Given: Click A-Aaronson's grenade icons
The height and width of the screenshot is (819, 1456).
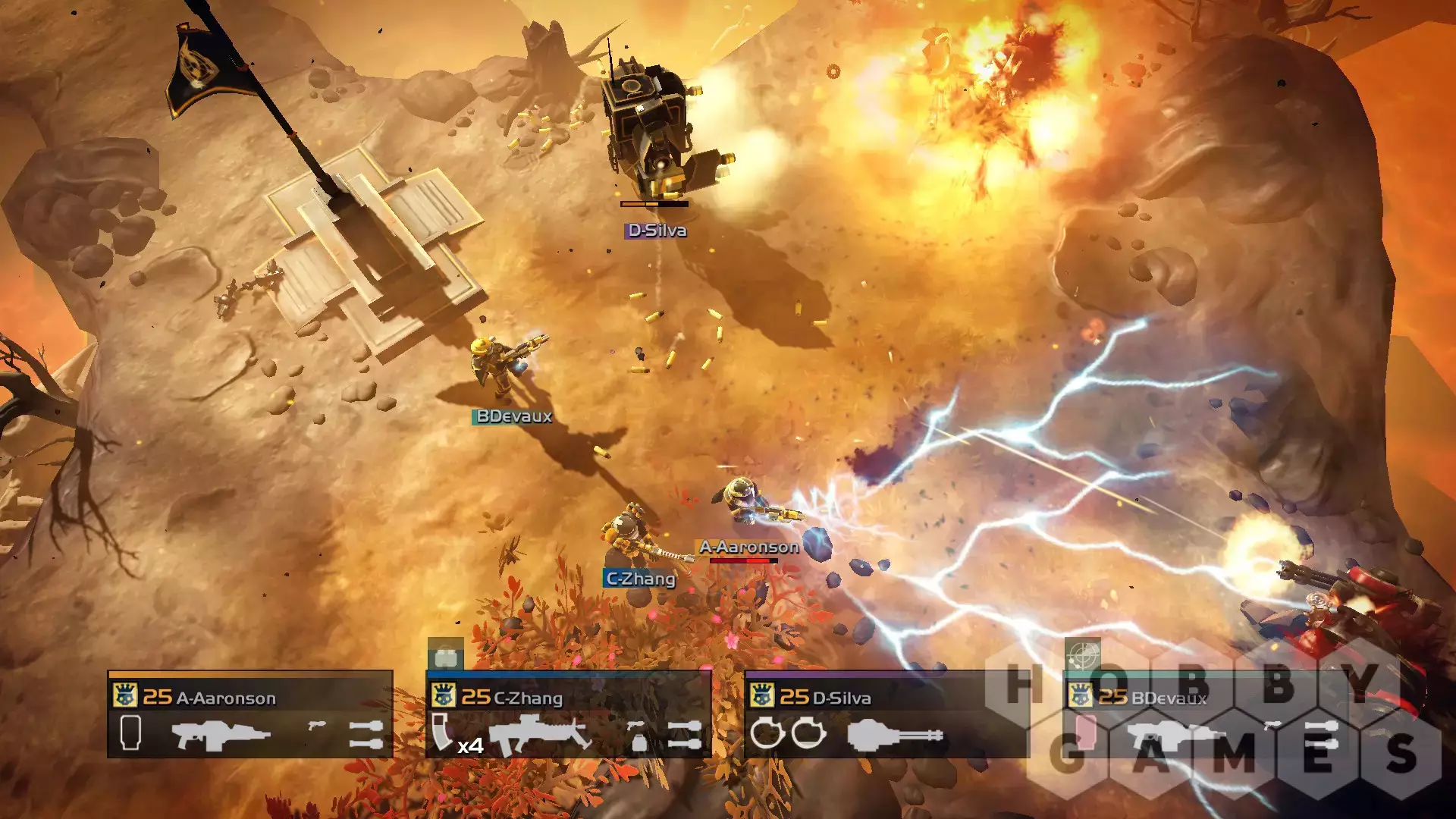Looking at the screenshot, I should pyautogui.click(x=366, y=735).
